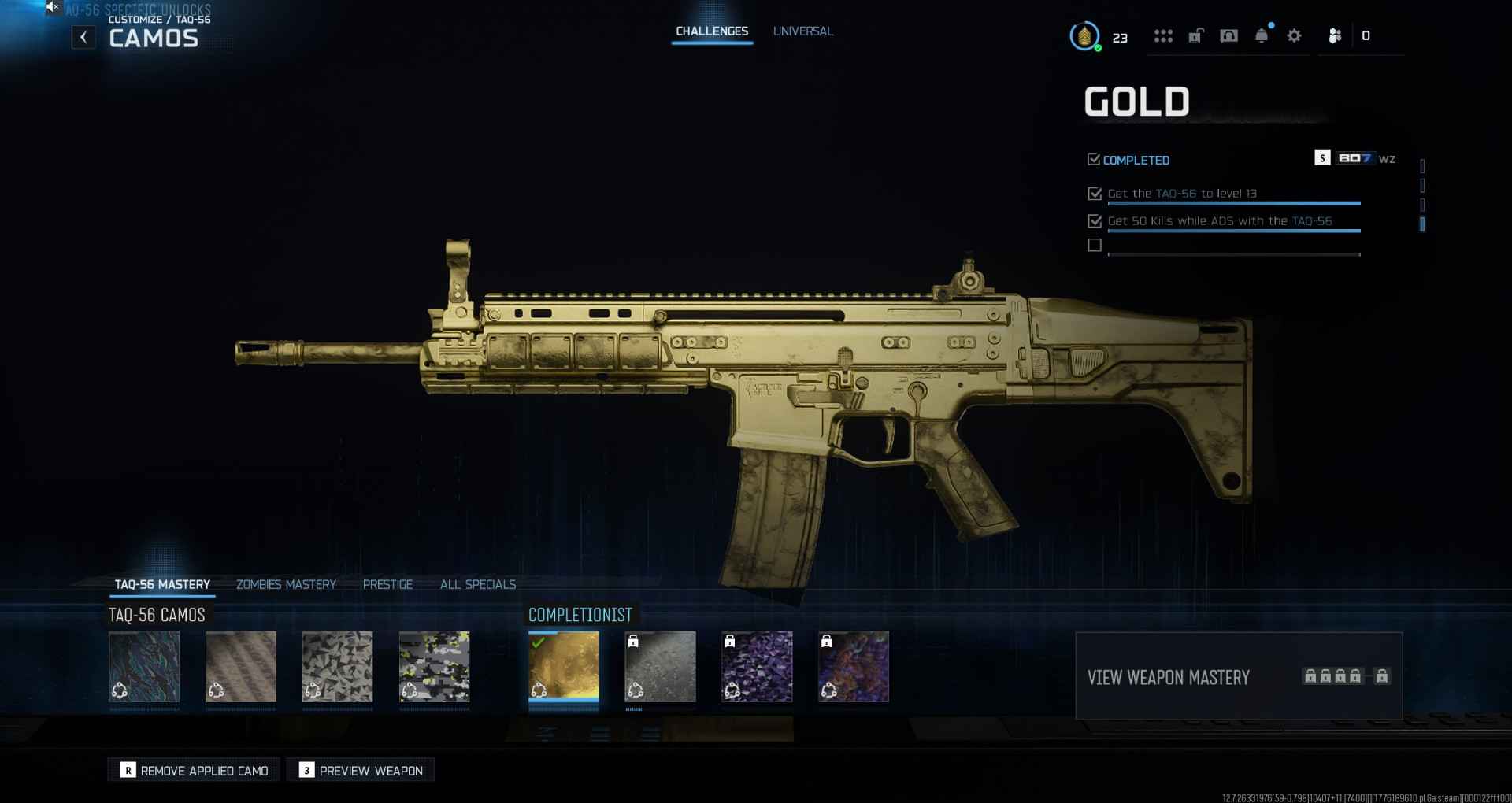Open the settings gear icon
Viewport: 1512px width, 803px height.
coord(1294,36)
